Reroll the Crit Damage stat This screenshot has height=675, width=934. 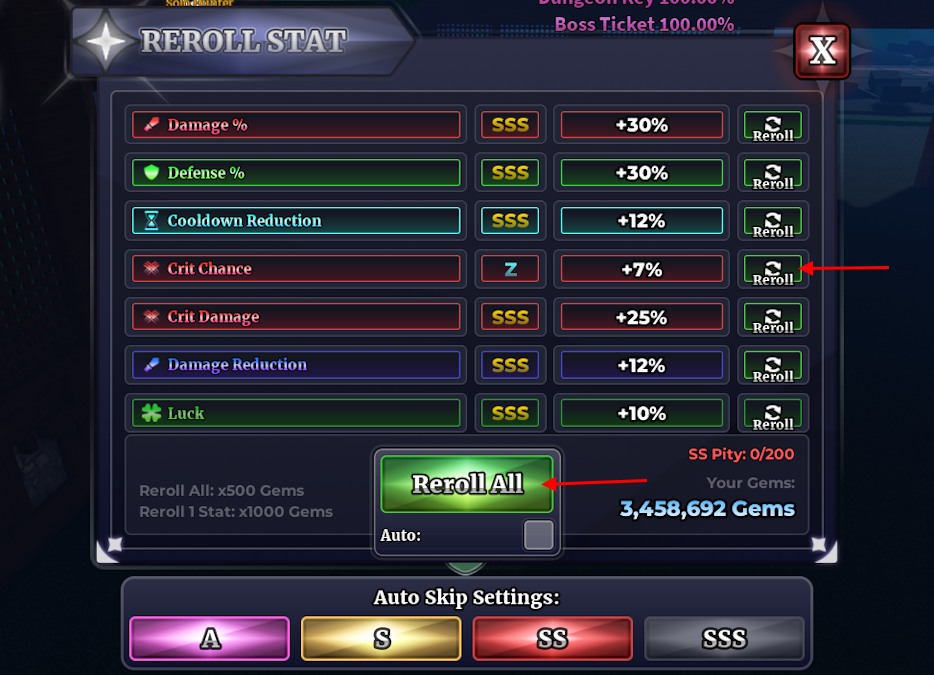[773, 317]
